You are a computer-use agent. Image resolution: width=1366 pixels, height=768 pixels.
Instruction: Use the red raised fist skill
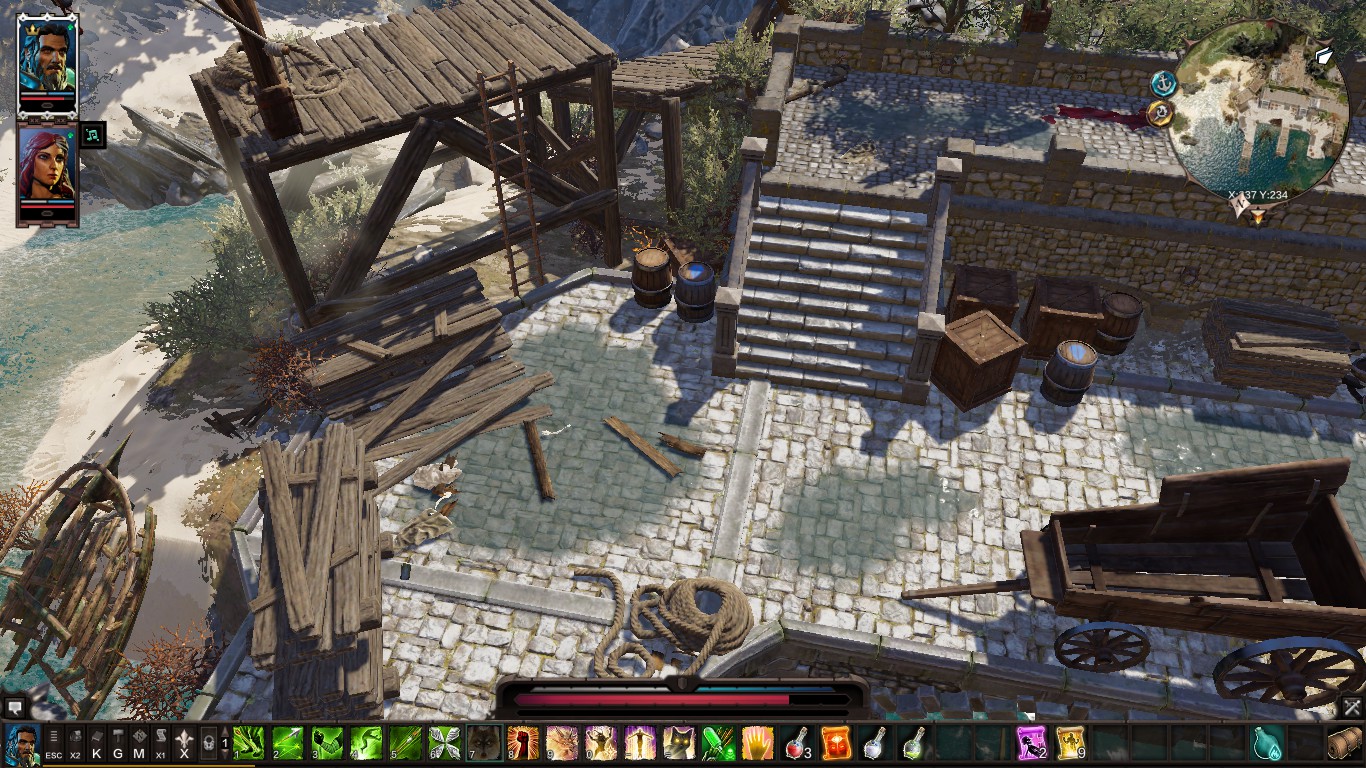click(522, 744)
